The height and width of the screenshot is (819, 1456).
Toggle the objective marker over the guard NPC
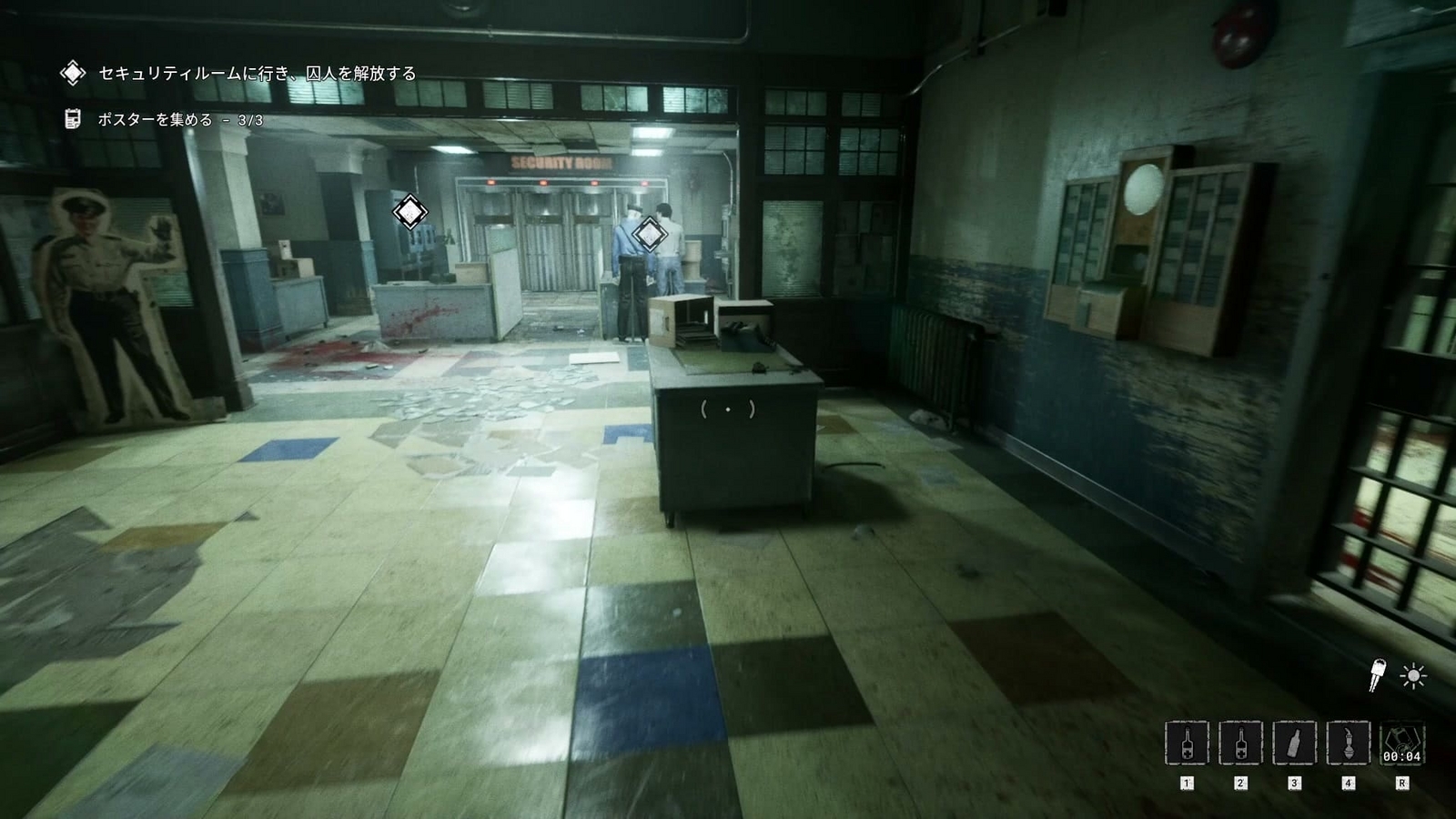pyautogui.click(x=650, y=235)
